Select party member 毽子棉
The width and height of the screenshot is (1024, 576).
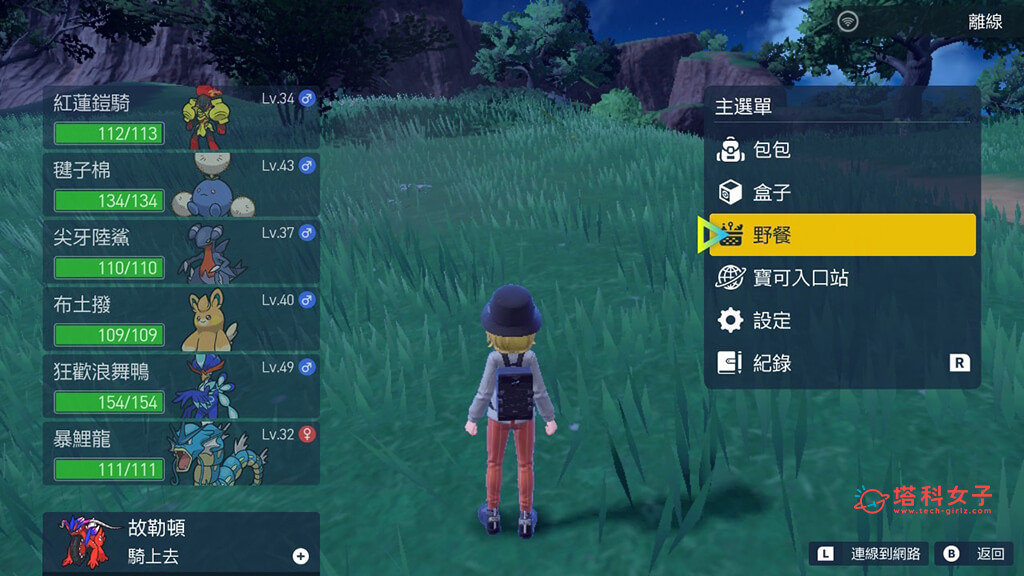[x=180, y=184]
